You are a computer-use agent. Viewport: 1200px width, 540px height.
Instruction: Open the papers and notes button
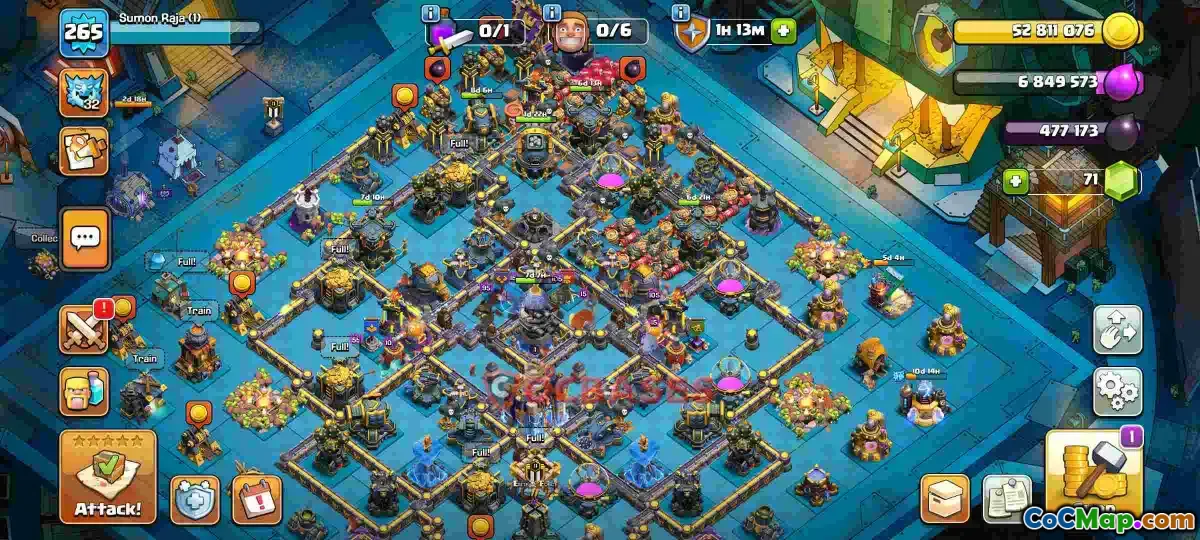coord(1006,498)
